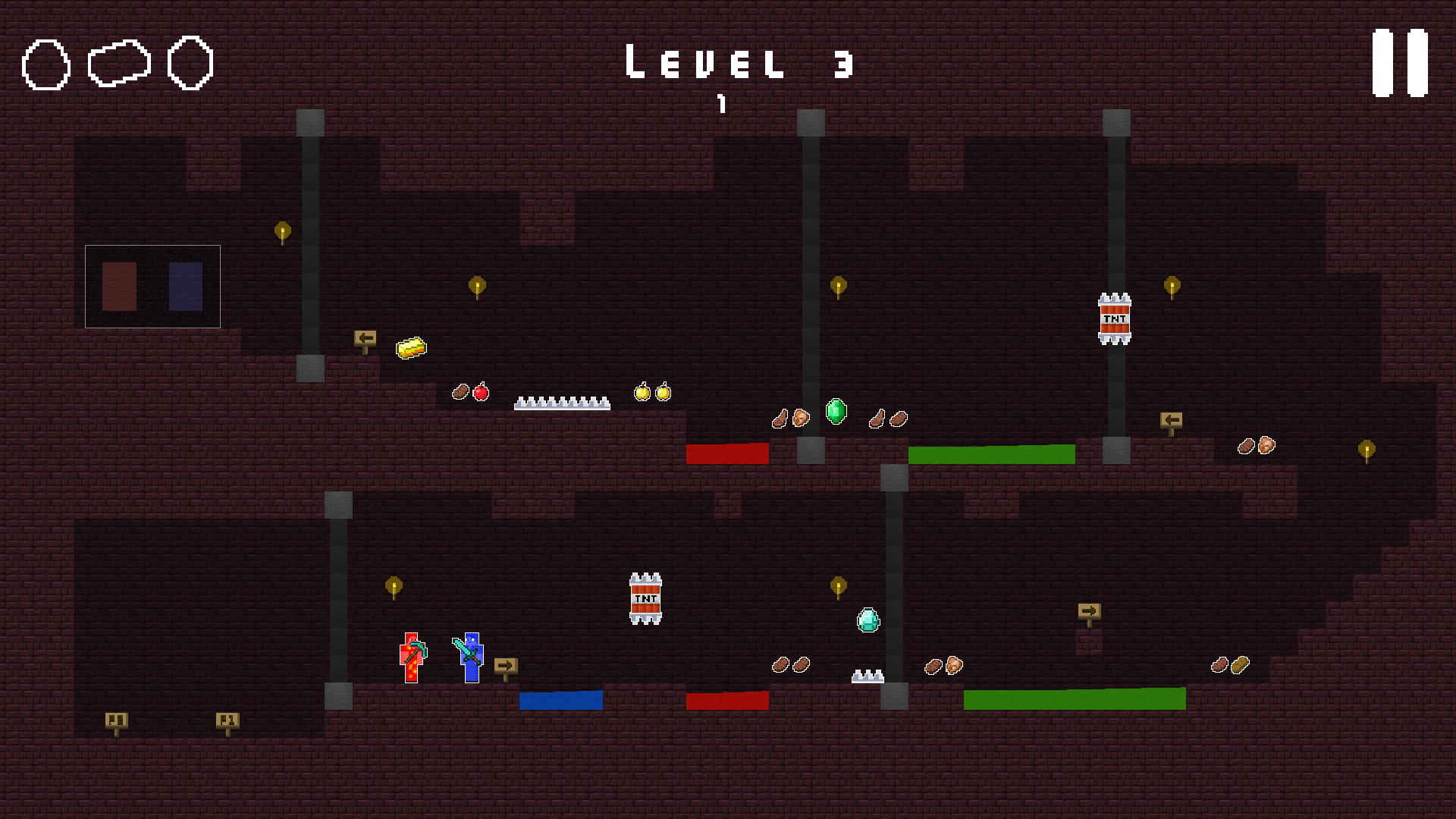Click the gold ingot near the left-arrow sign
This screenshot has height=819, width=1456.
(410, 350)
